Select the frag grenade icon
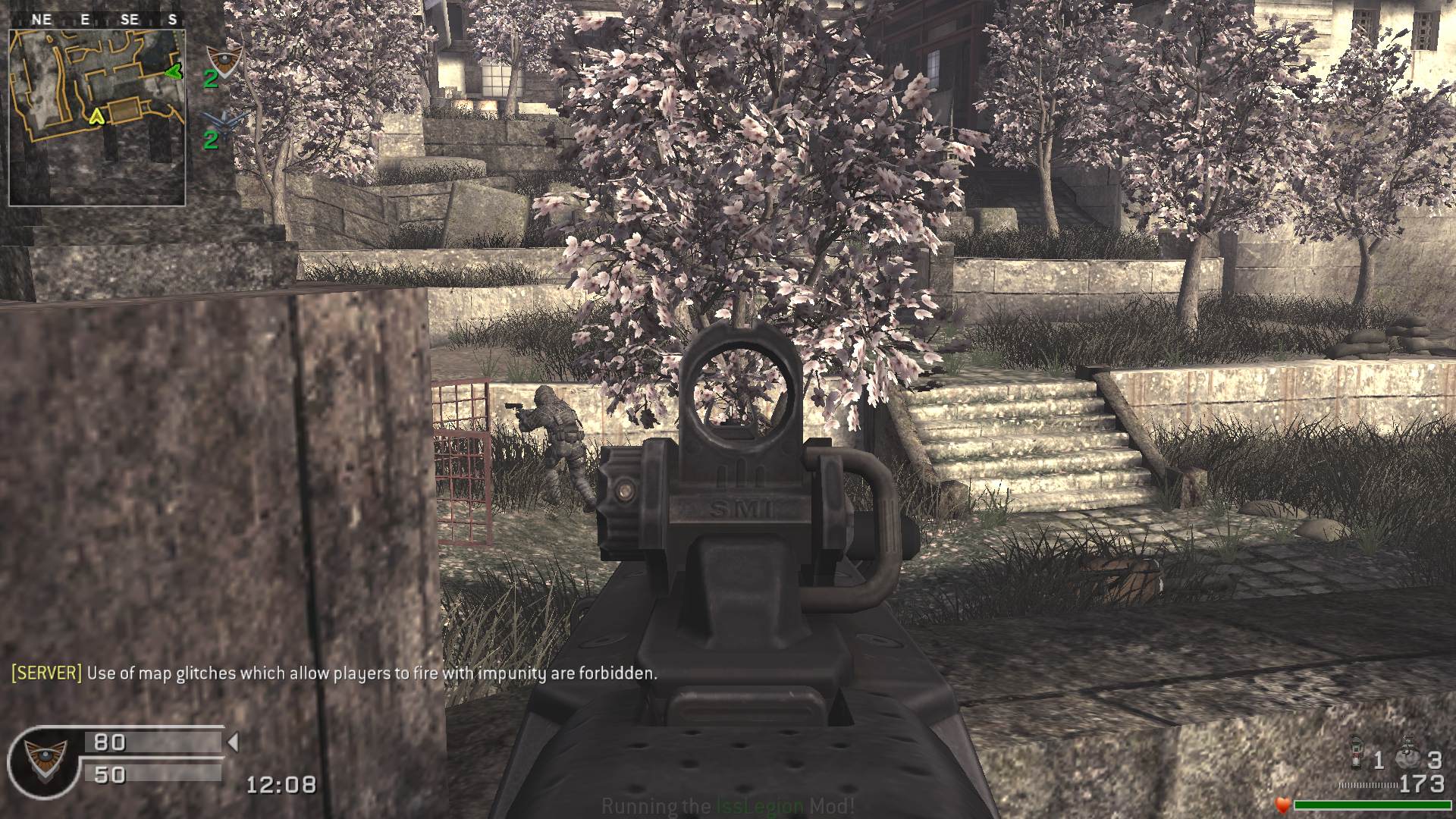Image resolution: width=1456 pixels, height=819 pixels. (1407, 757)
